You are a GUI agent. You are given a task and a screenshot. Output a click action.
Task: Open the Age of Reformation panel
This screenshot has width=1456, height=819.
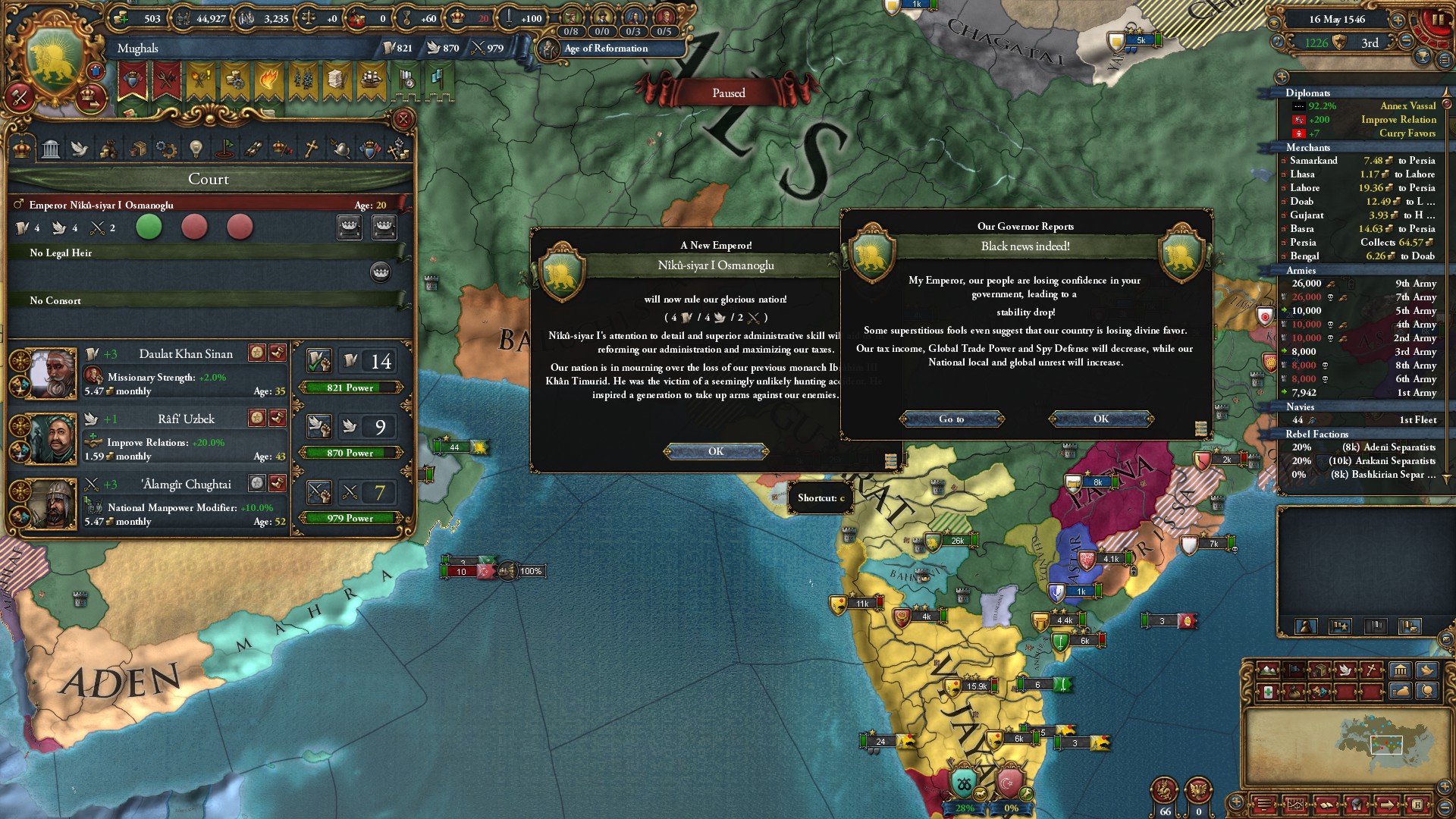click(605, 49)
